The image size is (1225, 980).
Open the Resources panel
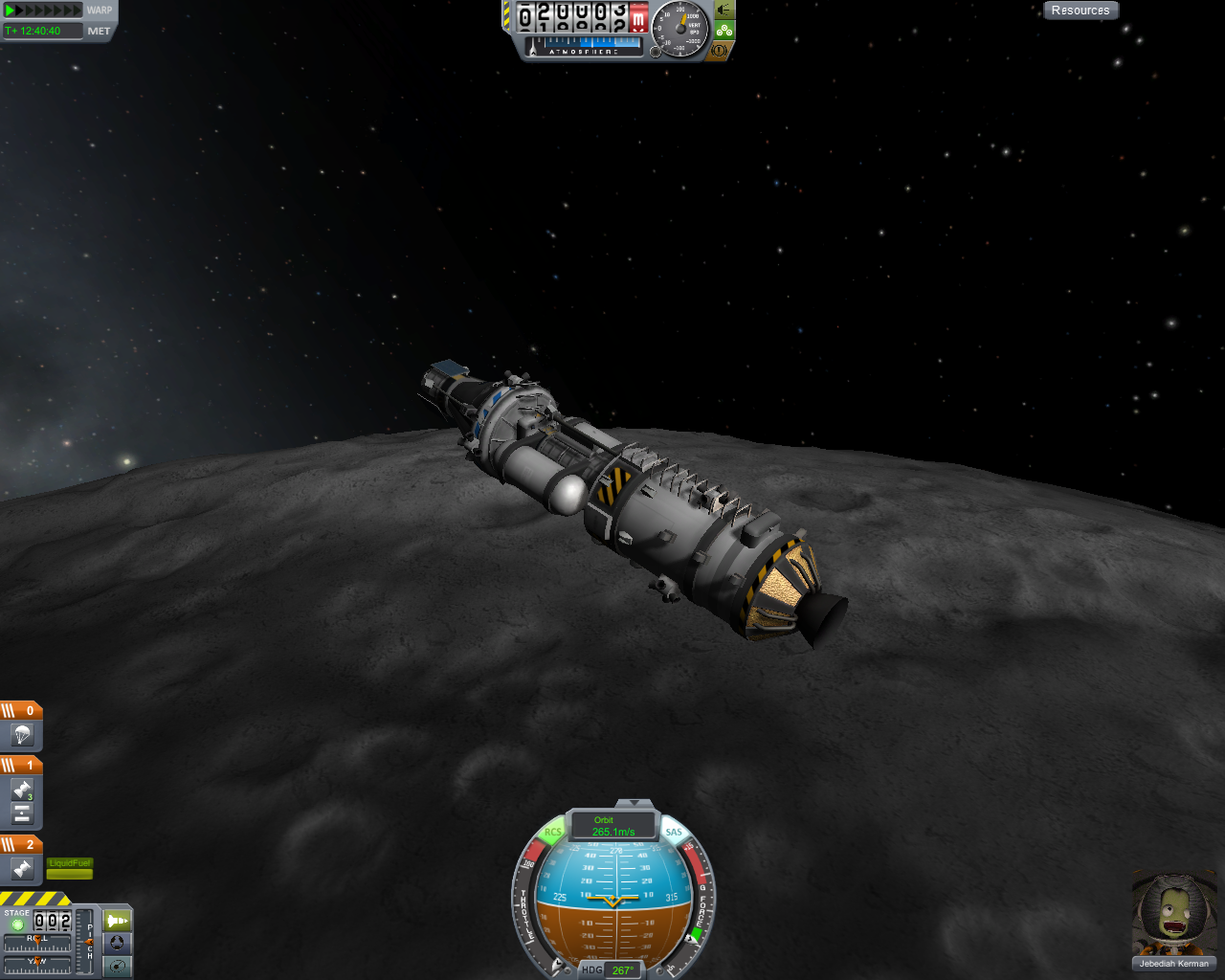click(1080, 11)
